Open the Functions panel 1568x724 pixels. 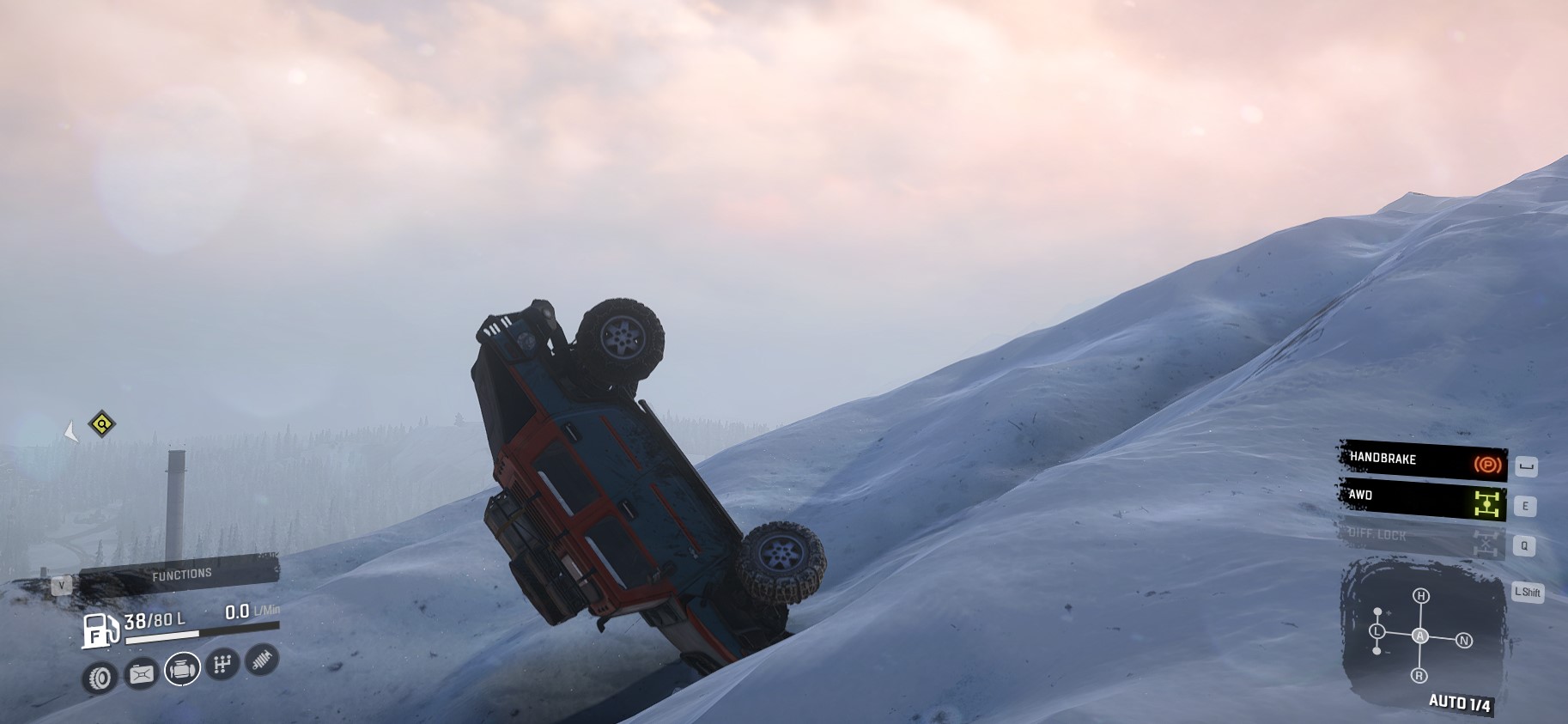[x=180, y=575]
